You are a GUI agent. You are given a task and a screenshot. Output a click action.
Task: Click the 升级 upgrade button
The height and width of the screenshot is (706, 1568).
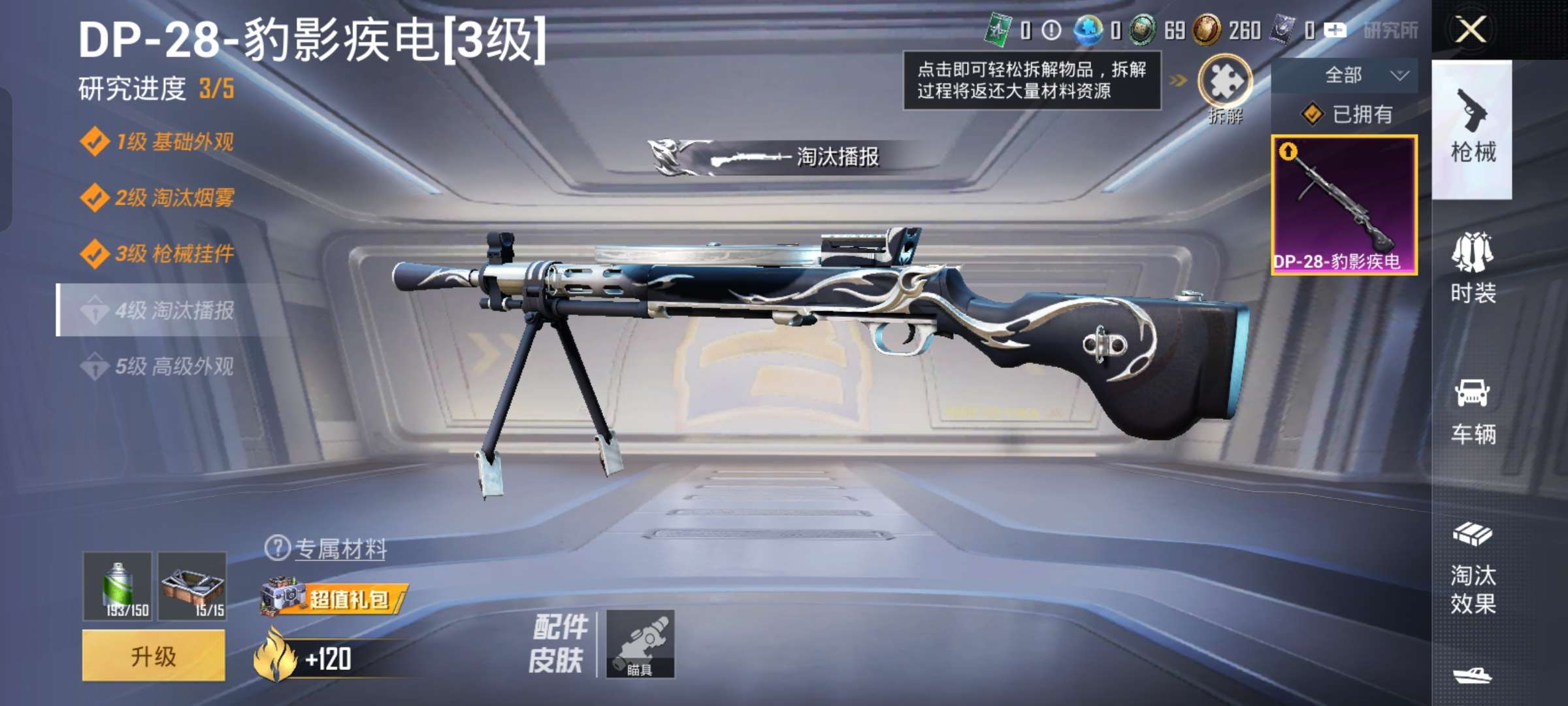click(154, 656)
